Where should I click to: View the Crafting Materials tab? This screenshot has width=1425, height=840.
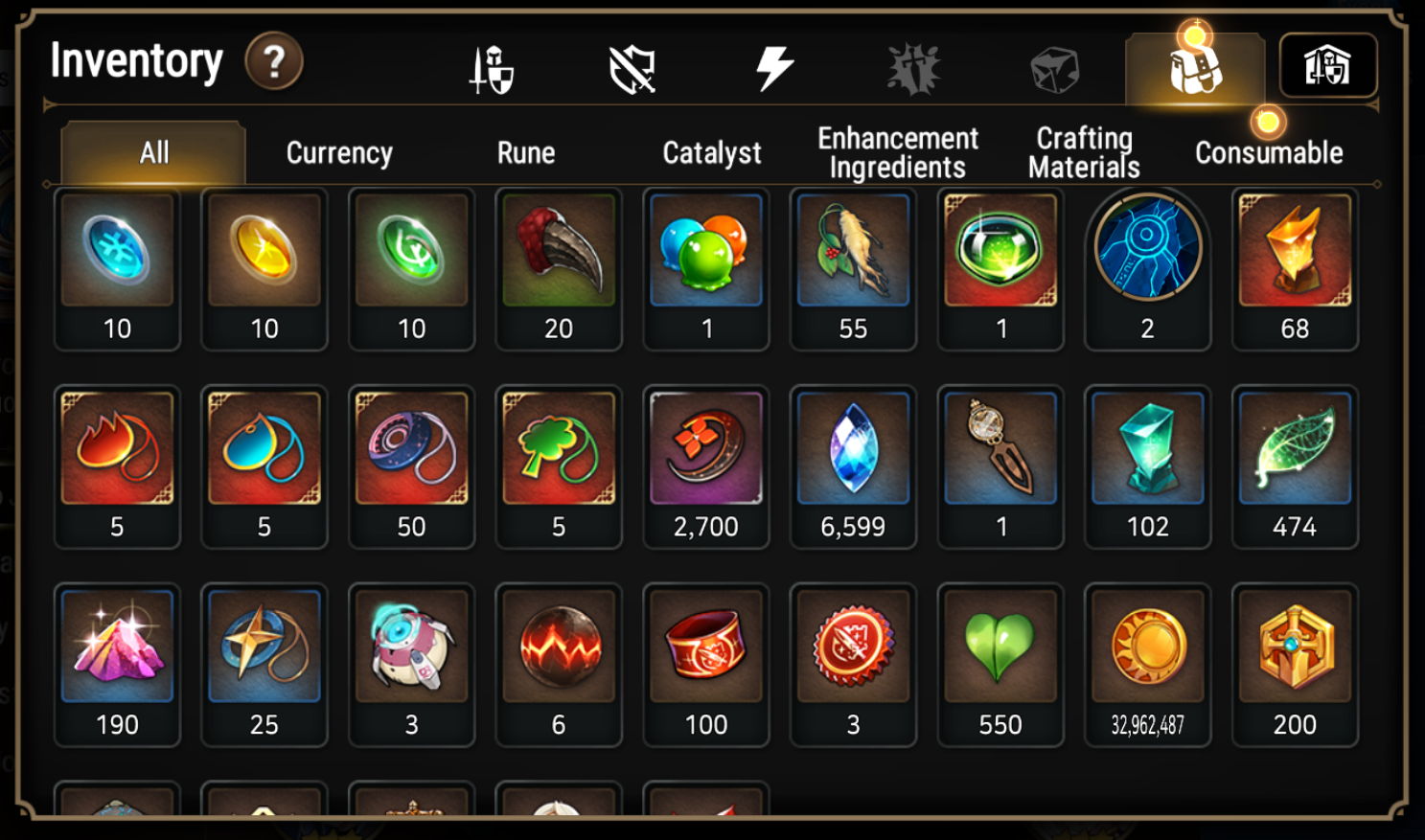tap(1084, 153)
